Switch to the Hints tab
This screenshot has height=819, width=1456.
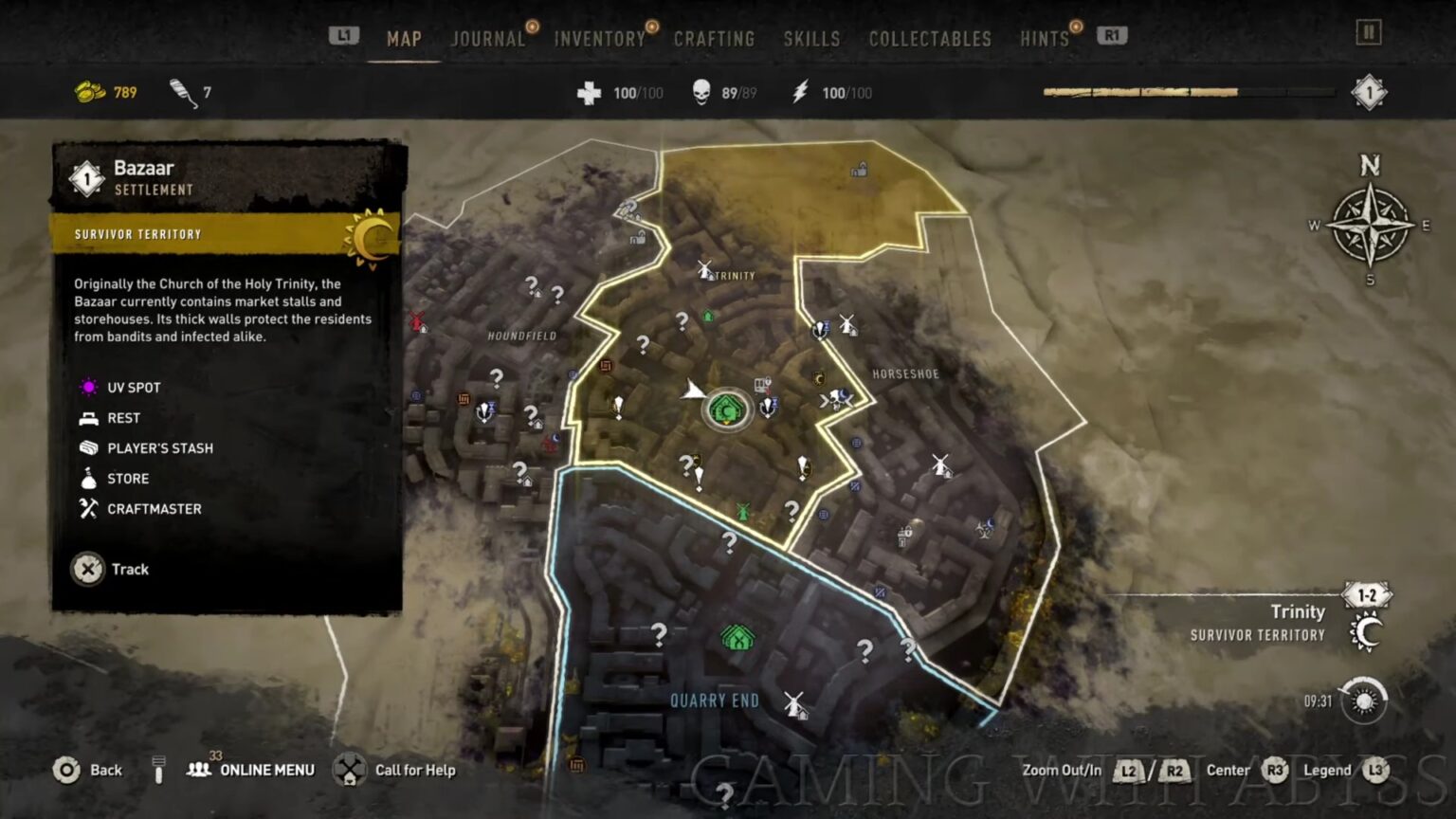click(1045, 39)
